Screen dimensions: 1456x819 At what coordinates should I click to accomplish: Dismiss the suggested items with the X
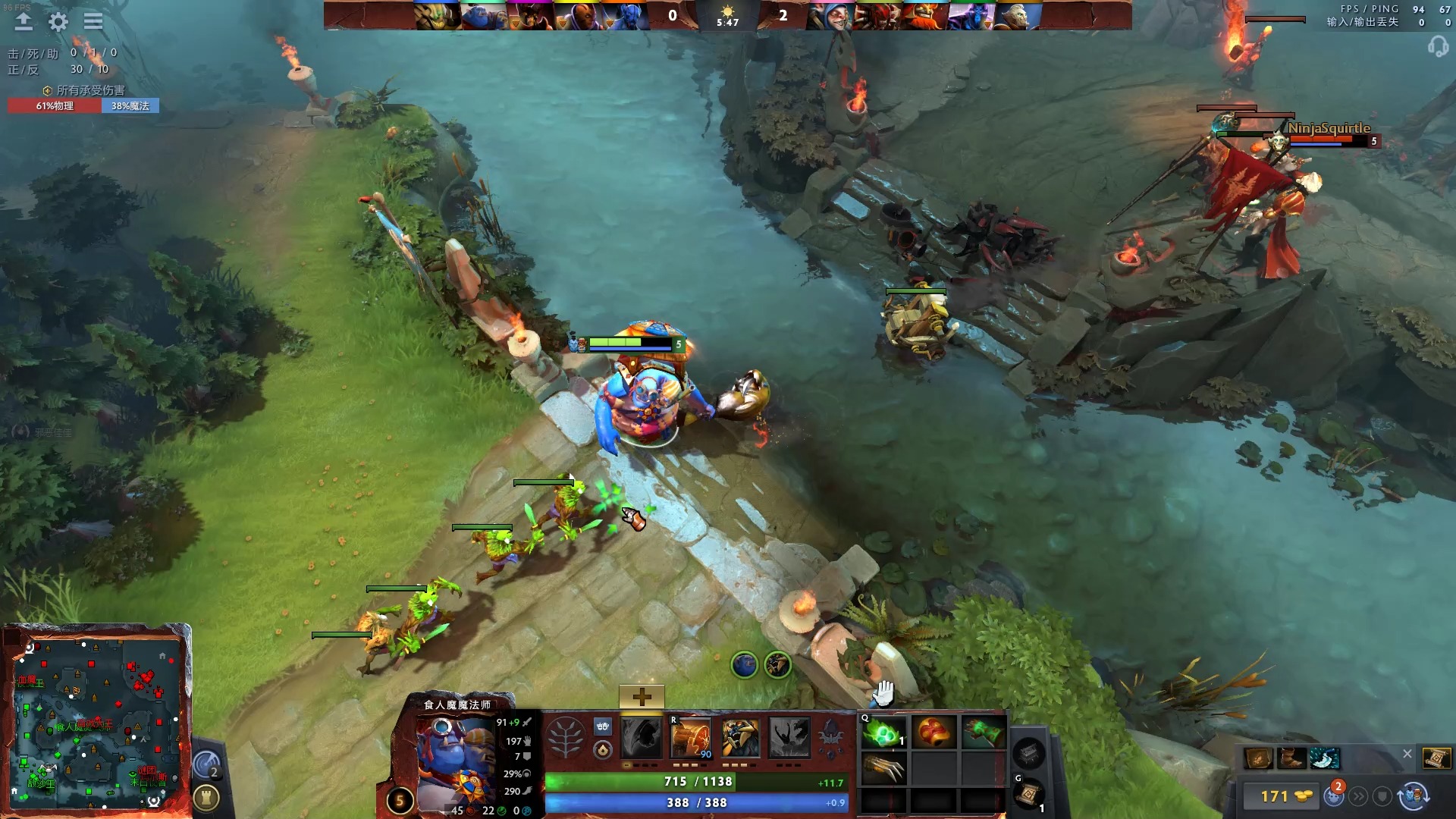coord(1407,754)
